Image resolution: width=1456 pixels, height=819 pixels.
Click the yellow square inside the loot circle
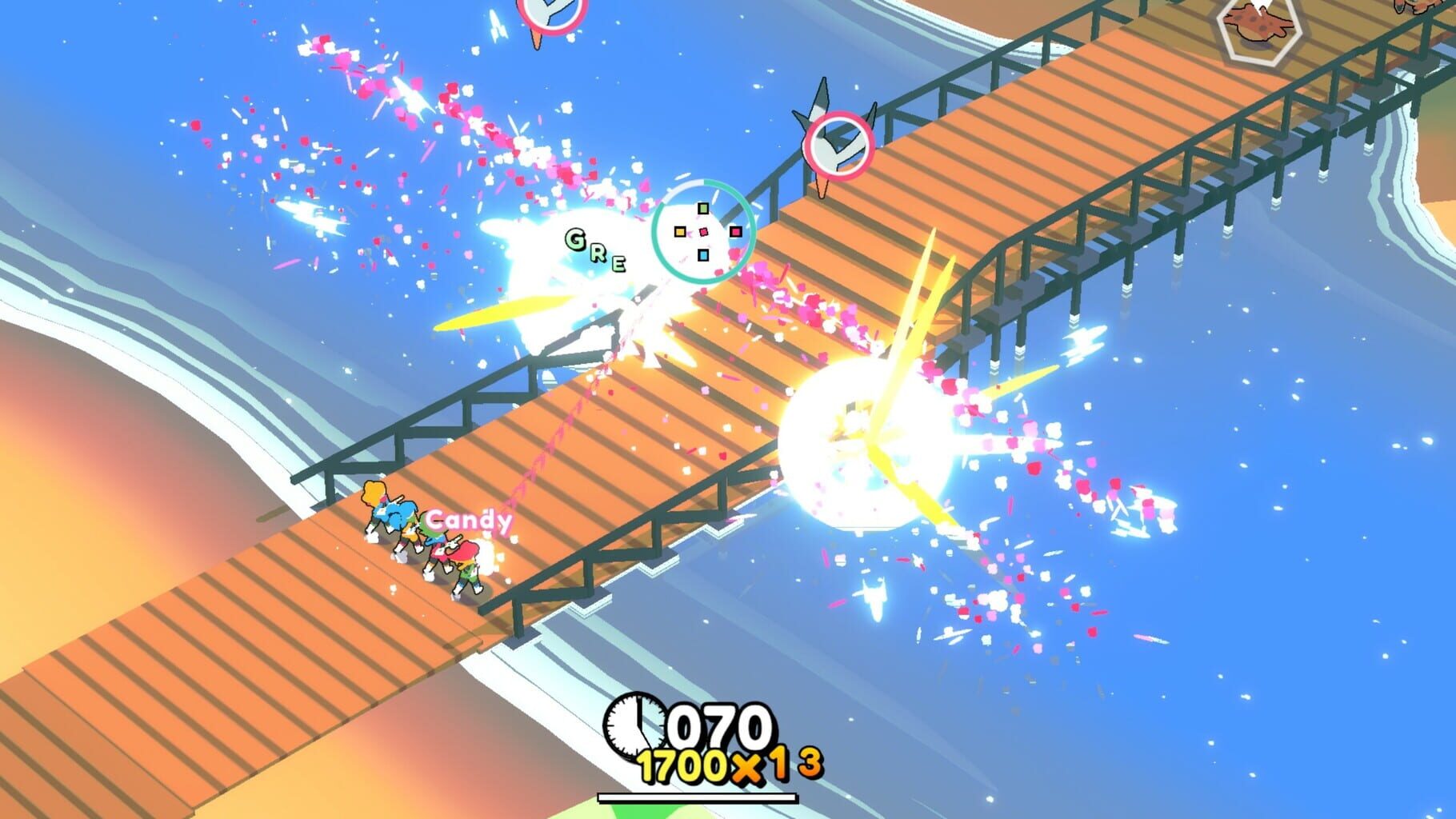pyautogui.click(x=681, y=233)
